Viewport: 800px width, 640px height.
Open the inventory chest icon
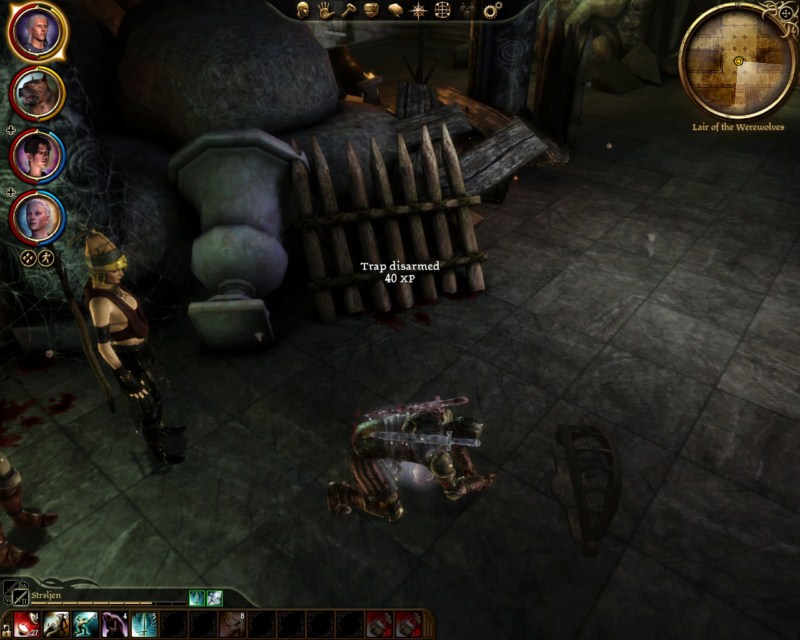[x=371, y=10]
